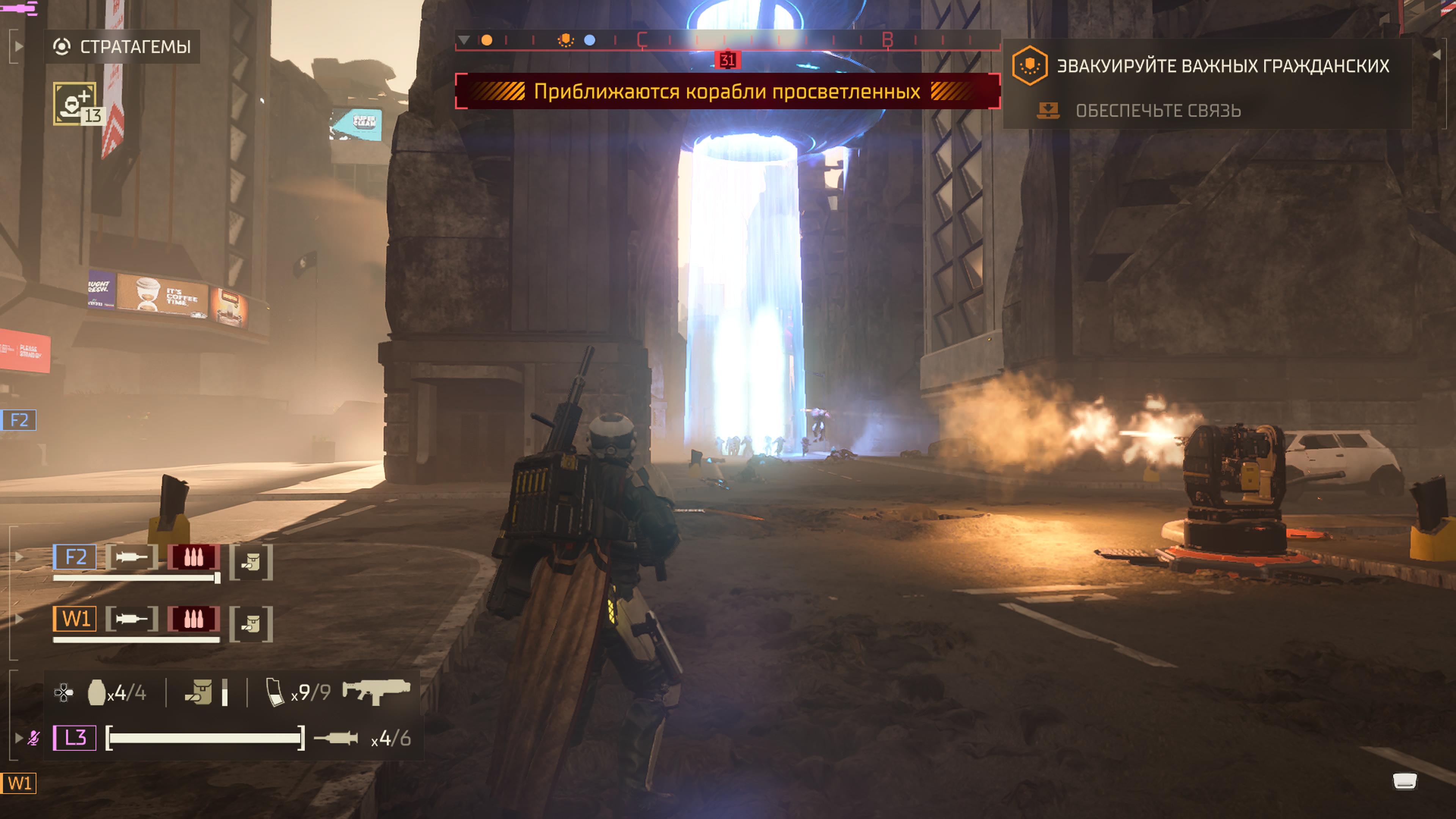Open the keyboard chat icon

(x=1404, y=782)
